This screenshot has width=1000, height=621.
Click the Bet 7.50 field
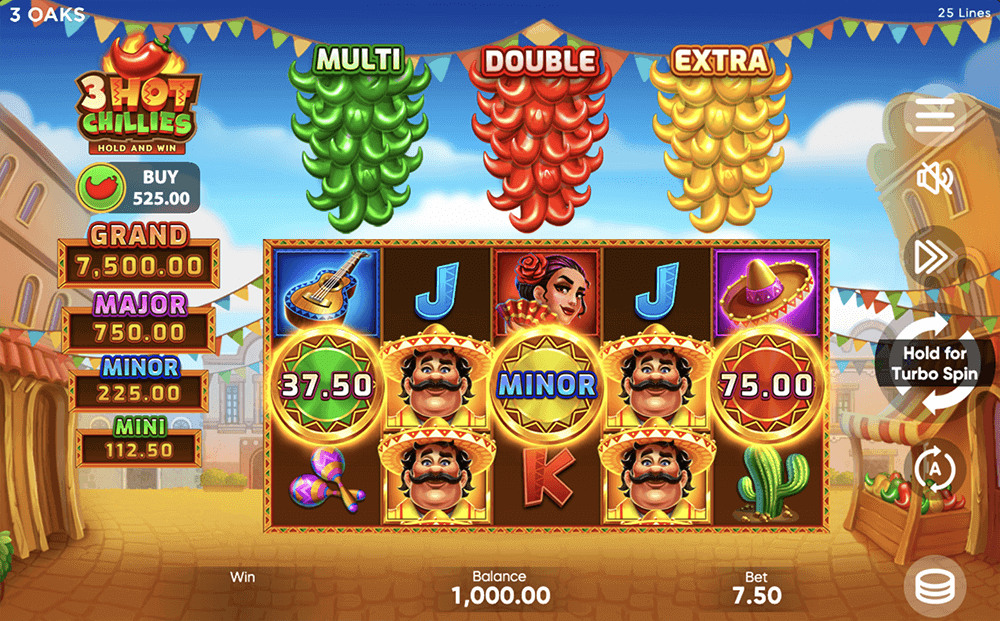(x=757, y=588)
